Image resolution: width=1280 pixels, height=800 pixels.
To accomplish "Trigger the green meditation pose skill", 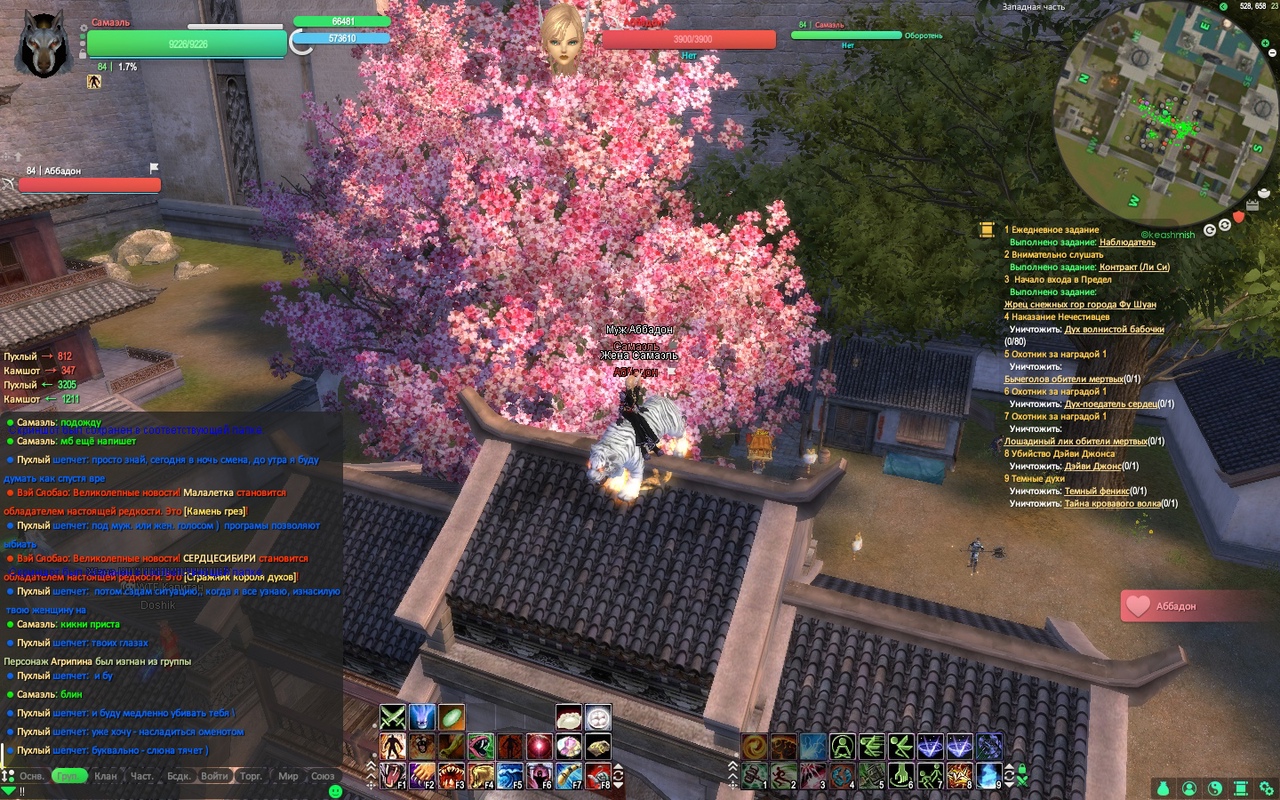I will coord(842,746).
